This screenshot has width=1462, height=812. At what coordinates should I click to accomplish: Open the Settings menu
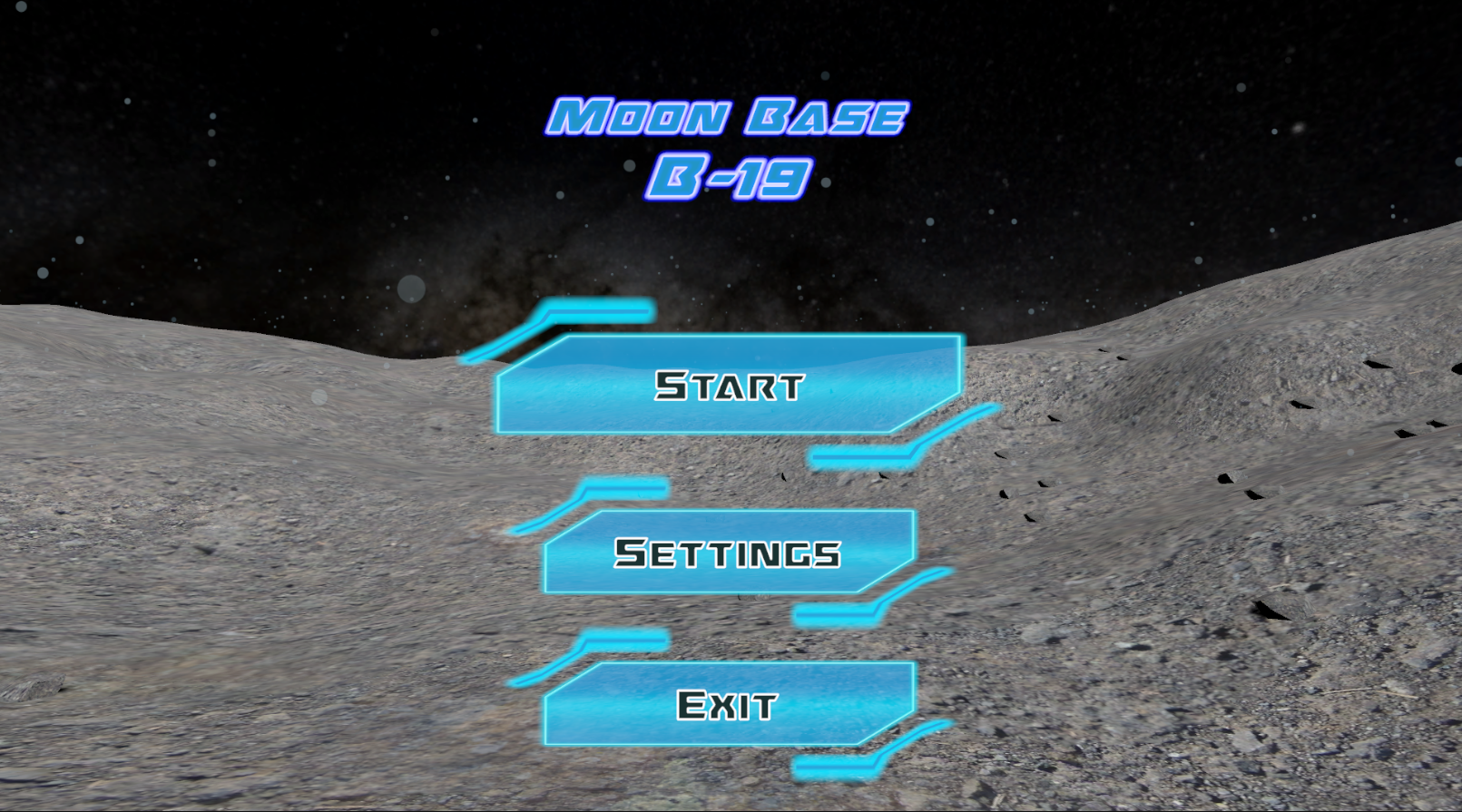(x=729, y=552)
